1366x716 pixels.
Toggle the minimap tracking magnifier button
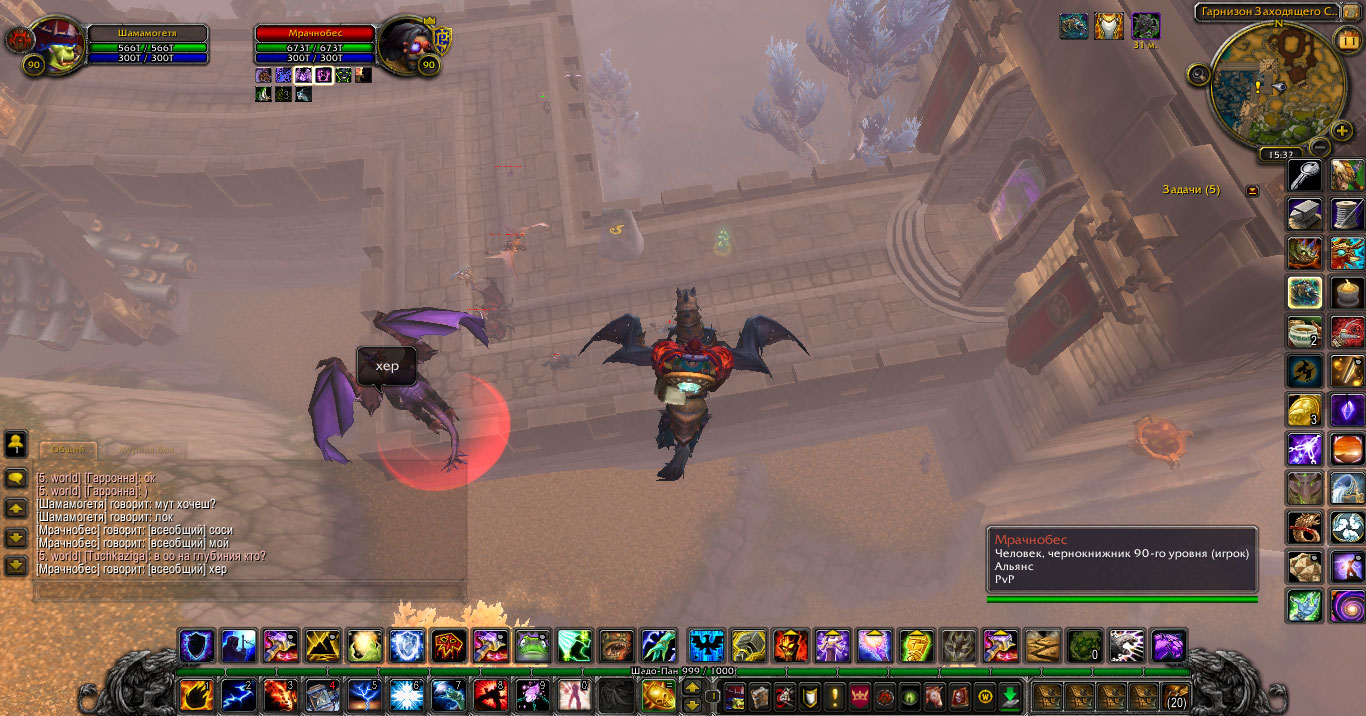tap(1199, 73)
